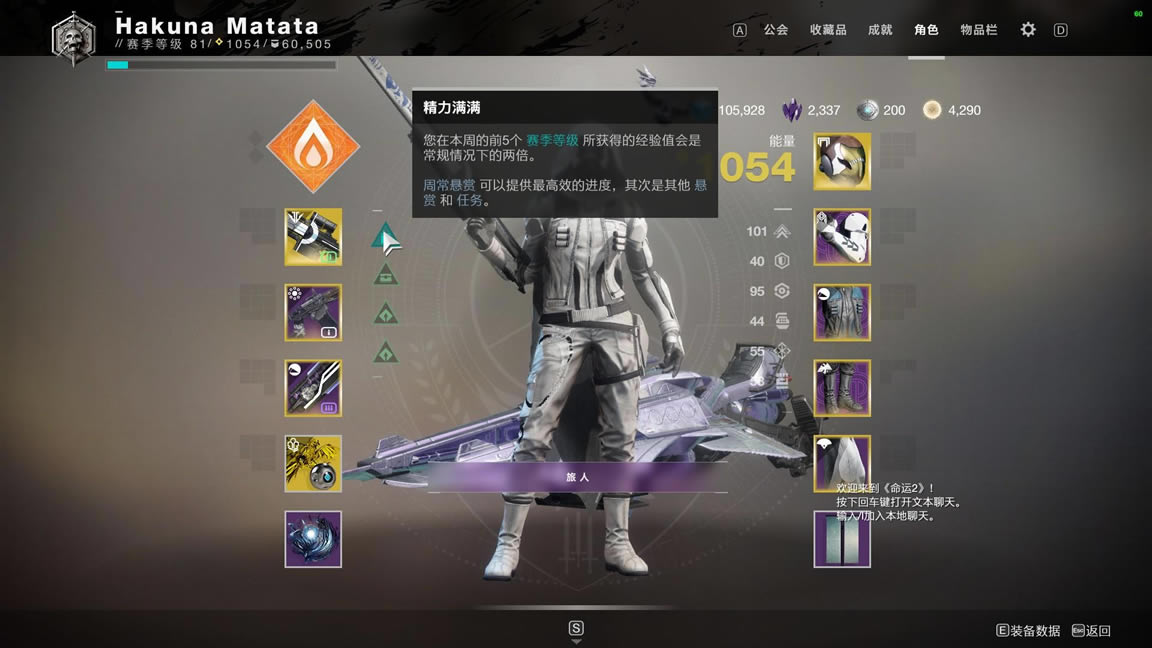Select the 角色 character tab

point(926,30)
